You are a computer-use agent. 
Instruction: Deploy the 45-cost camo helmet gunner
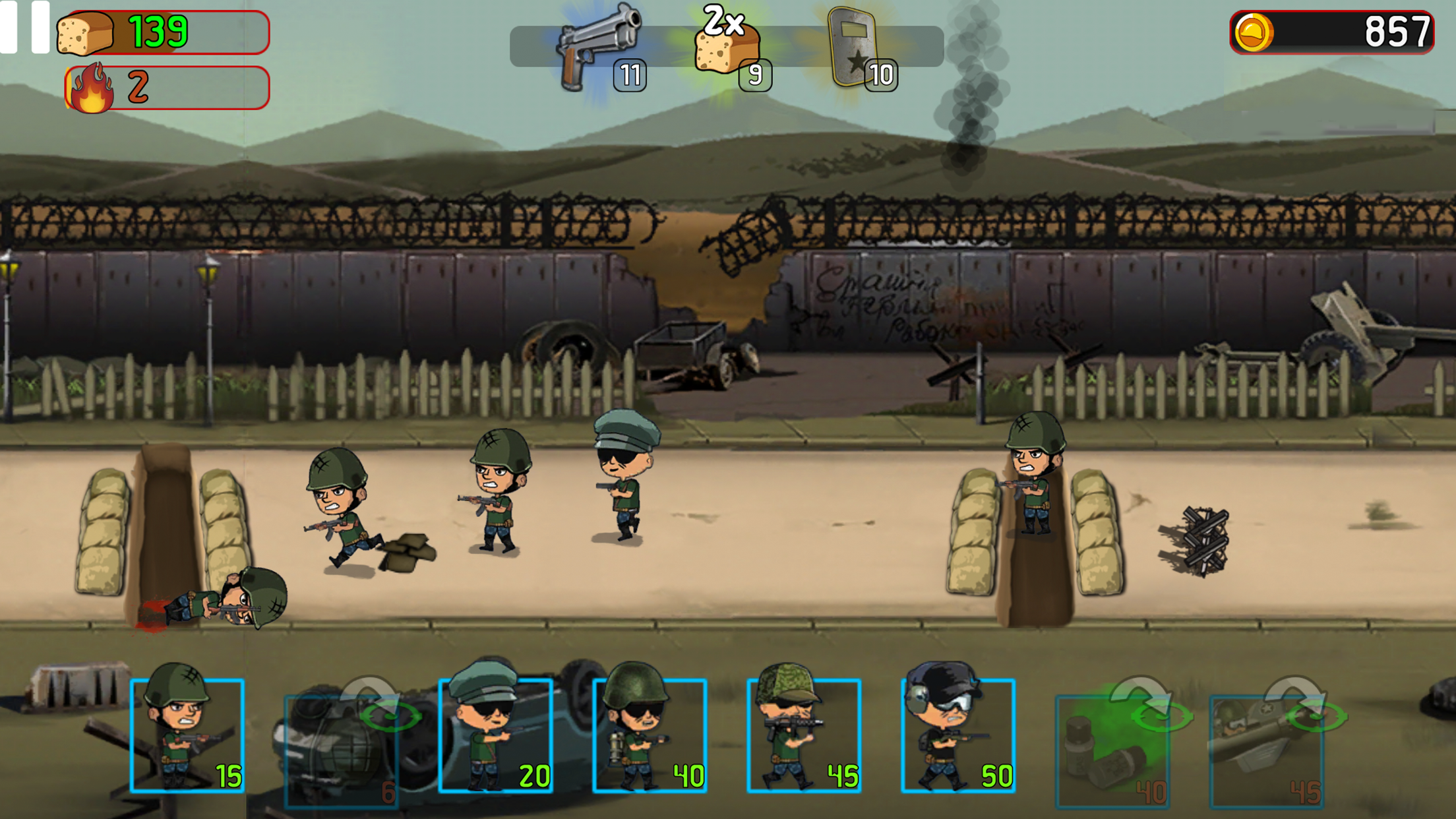pyautogui.click(x=804, y=735)
